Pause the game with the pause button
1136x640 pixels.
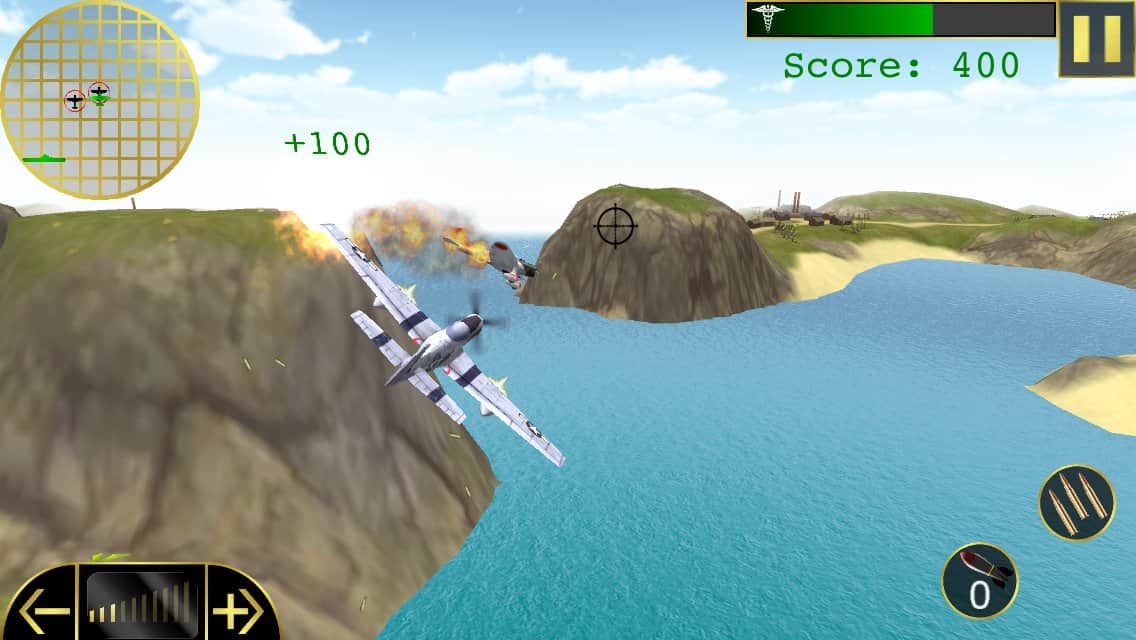pyautogui.click(x=1096, y=39)
